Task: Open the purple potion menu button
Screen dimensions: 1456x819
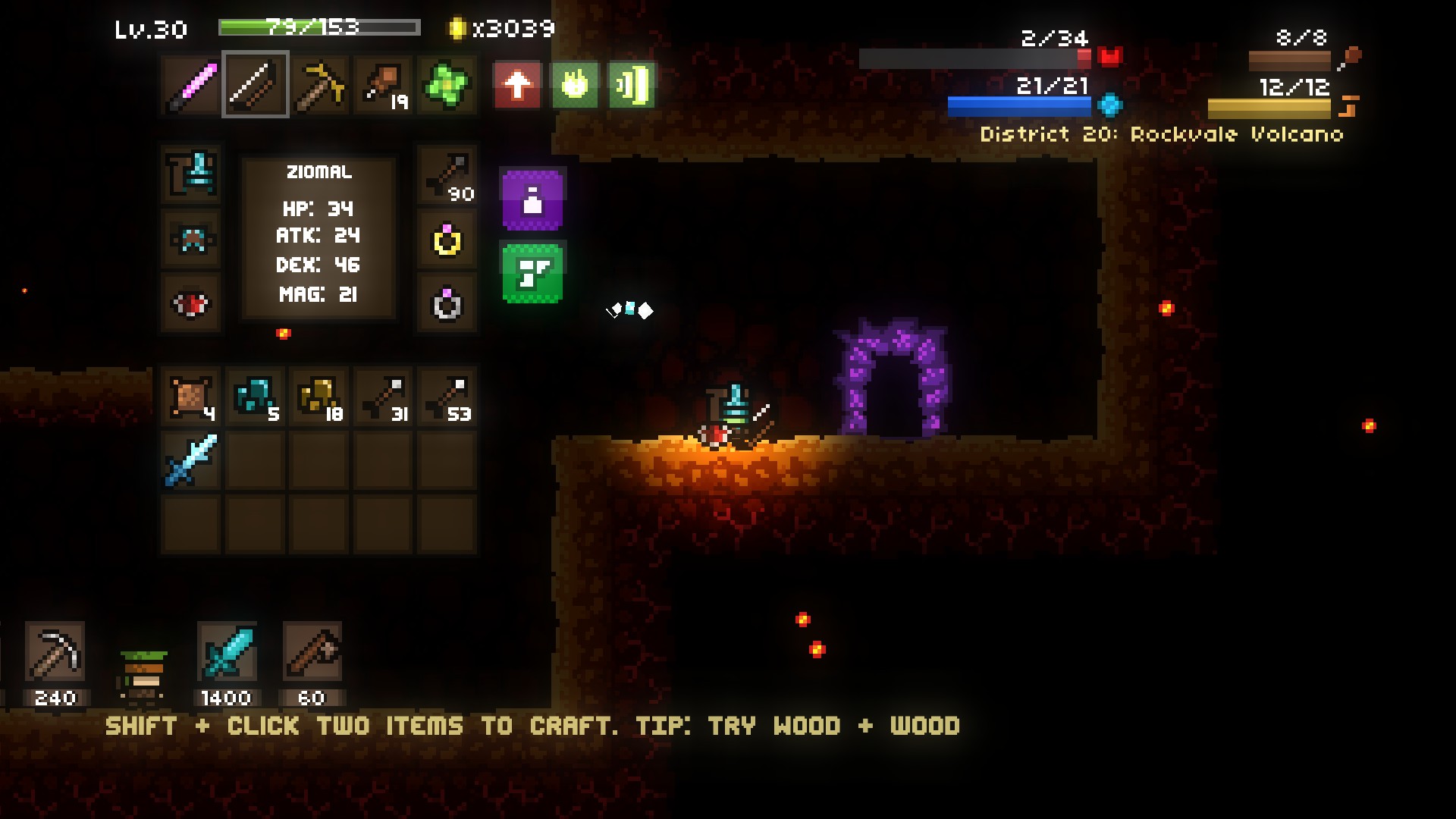Action: pyautogui.click(x=532, y=199)
